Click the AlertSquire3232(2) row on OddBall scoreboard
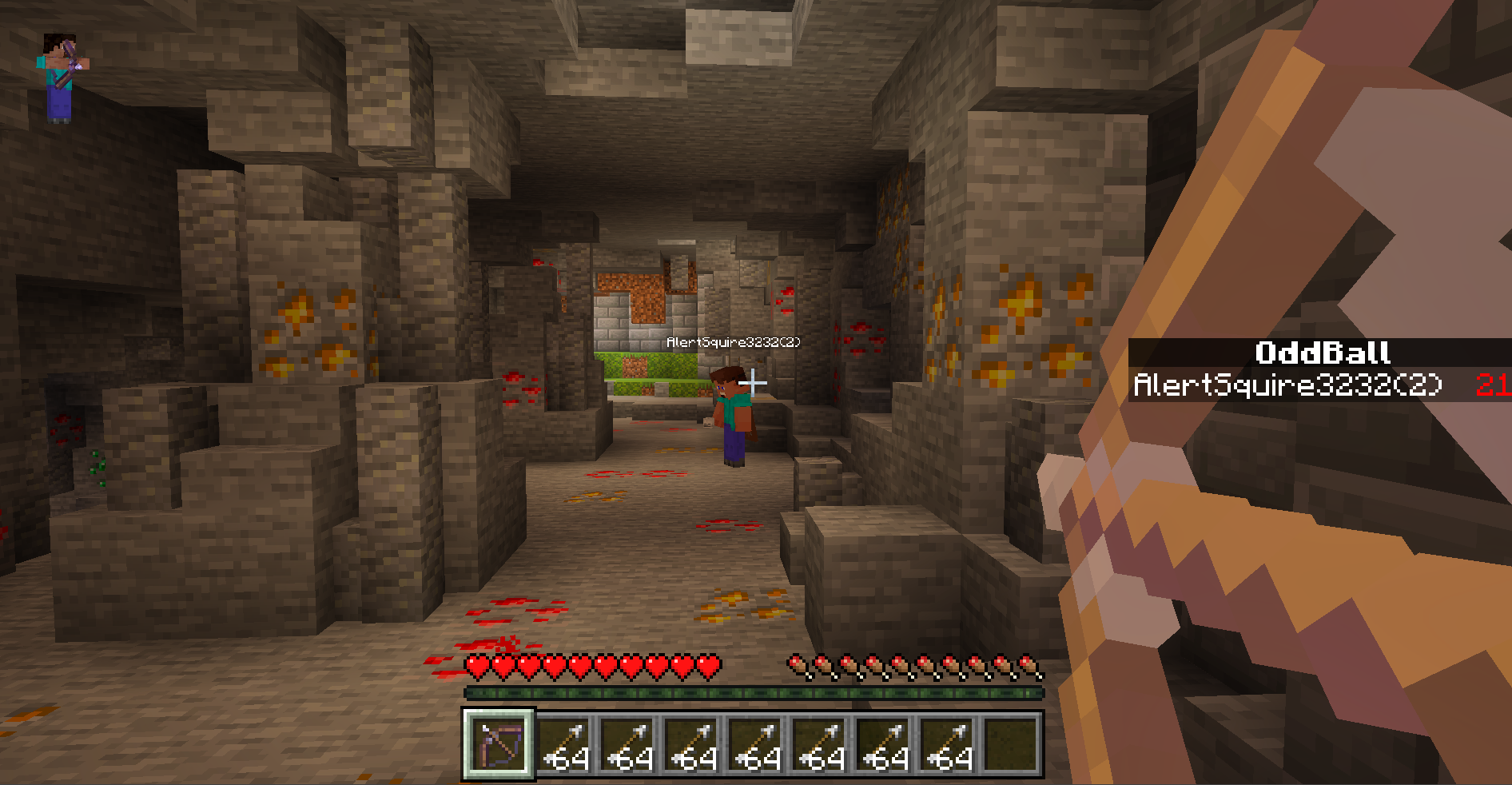 (x=1319, y=385)
